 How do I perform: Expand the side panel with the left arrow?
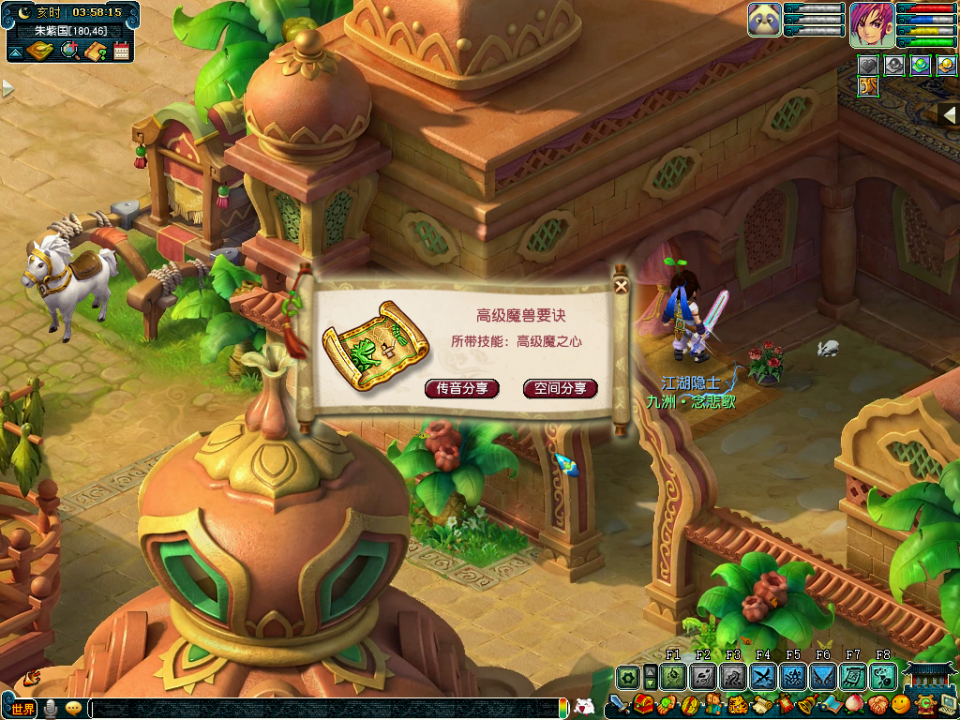949,115
